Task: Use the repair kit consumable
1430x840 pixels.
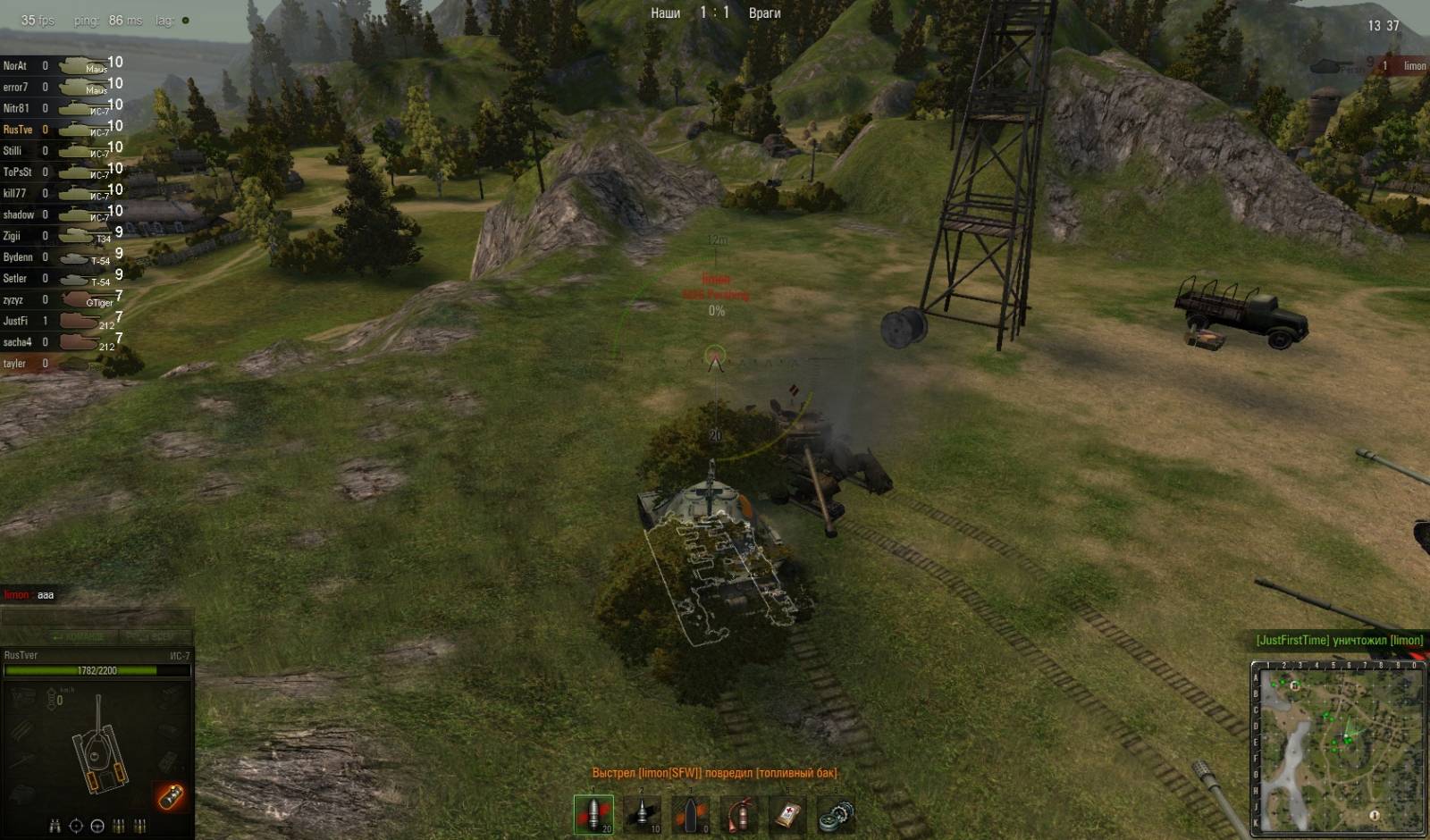Action: [x=837, y=814]
